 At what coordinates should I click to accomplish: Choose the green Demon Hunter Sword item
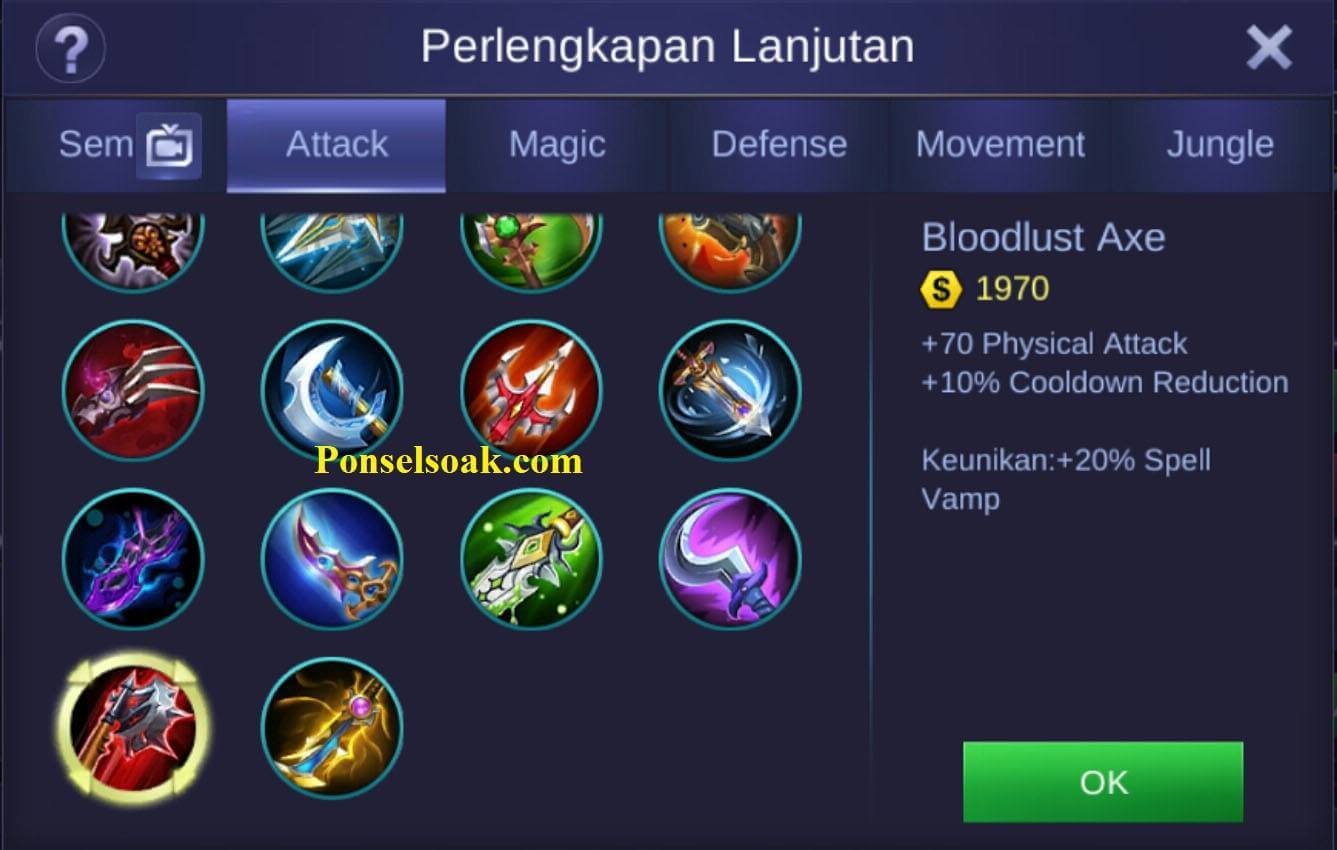tap(532, 560)
